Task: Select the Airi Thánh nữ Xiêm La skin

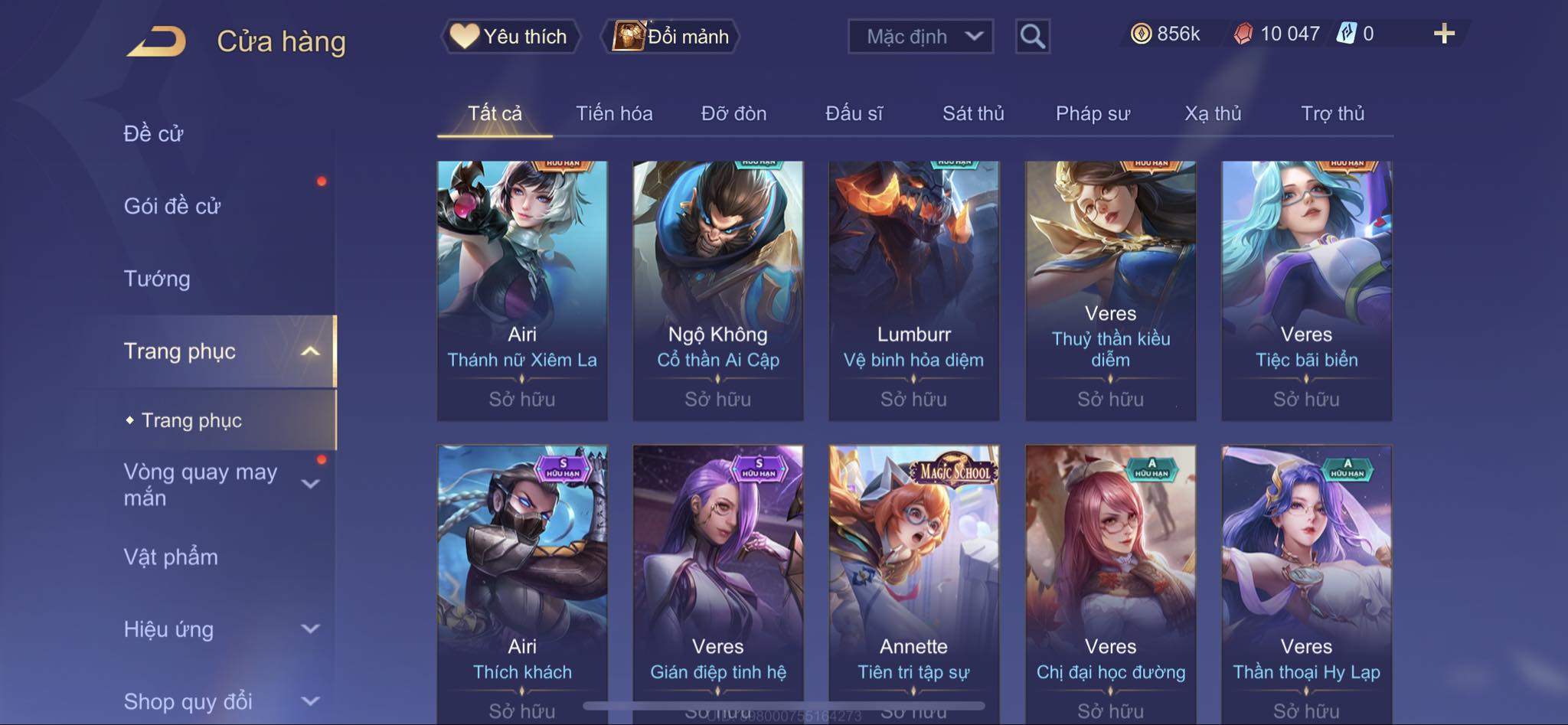Action: tap(522, 290)
